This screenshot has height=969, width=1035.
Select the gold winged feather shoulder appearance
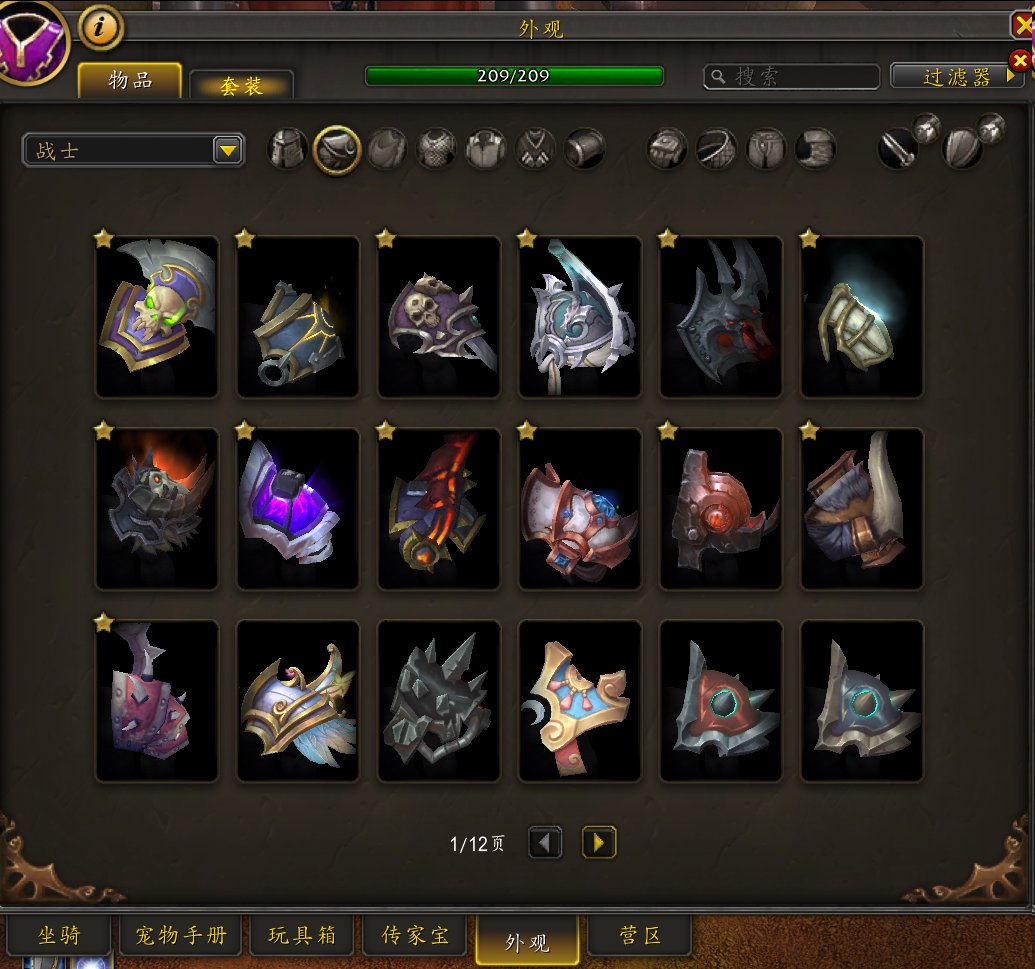[298, 700]
